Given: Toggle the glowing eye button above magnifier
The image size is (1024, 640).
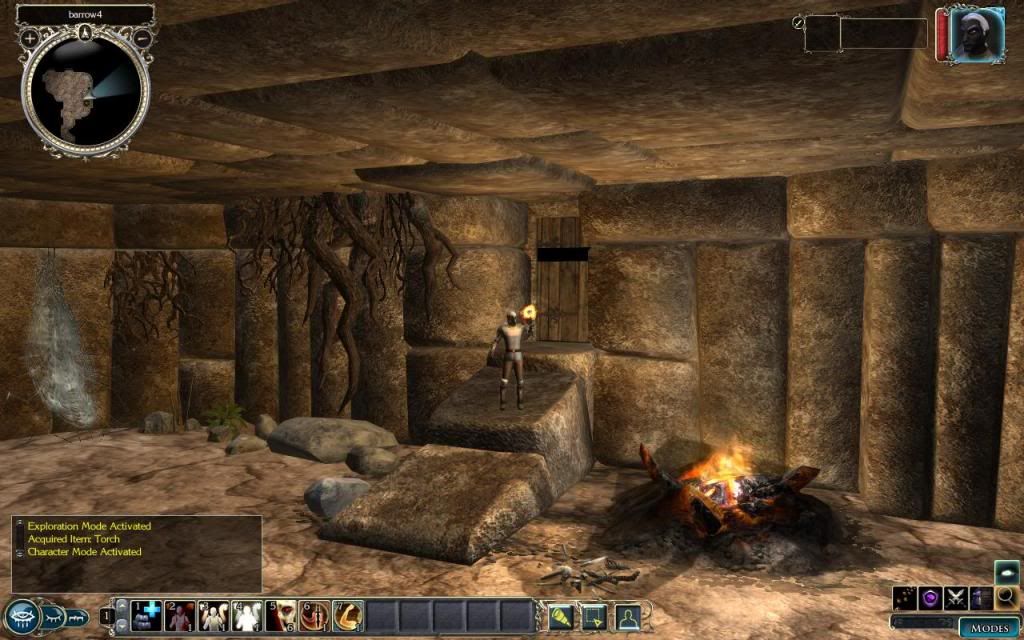Looking at the screenshot, I should 1006,572.
